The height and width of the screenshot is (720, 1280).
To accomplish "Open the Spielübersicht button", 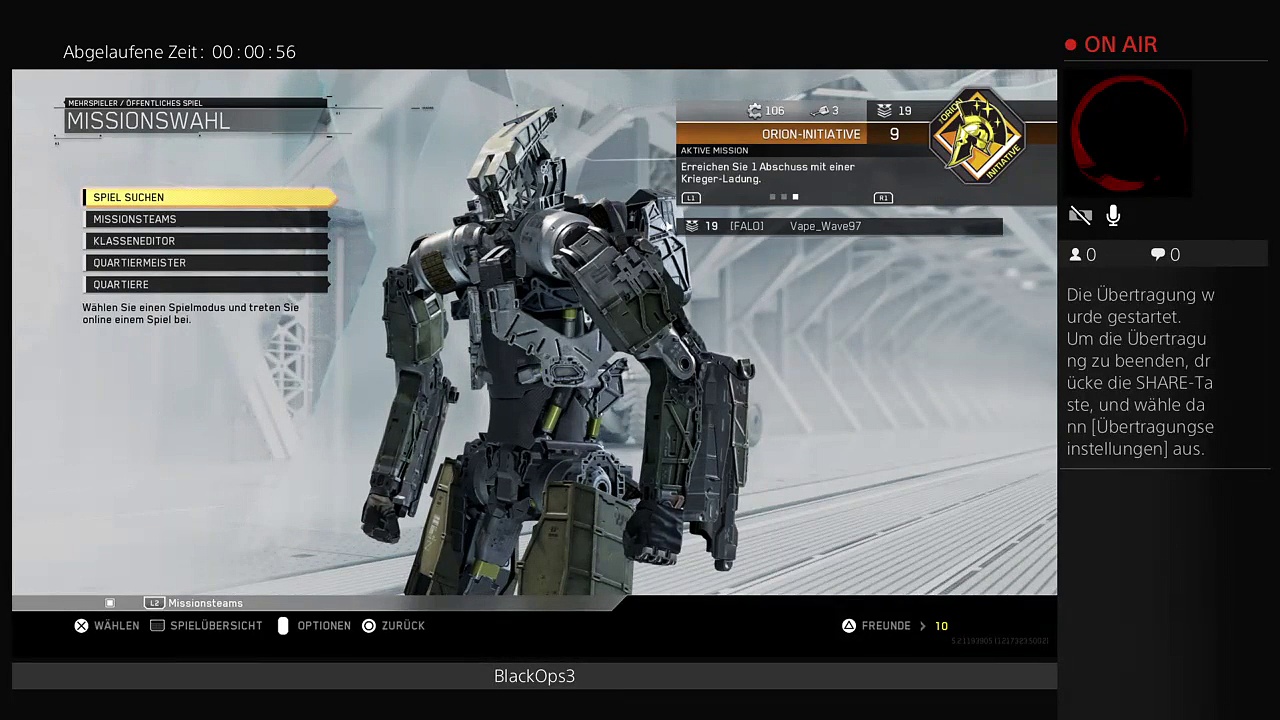I will pos(206,626).
